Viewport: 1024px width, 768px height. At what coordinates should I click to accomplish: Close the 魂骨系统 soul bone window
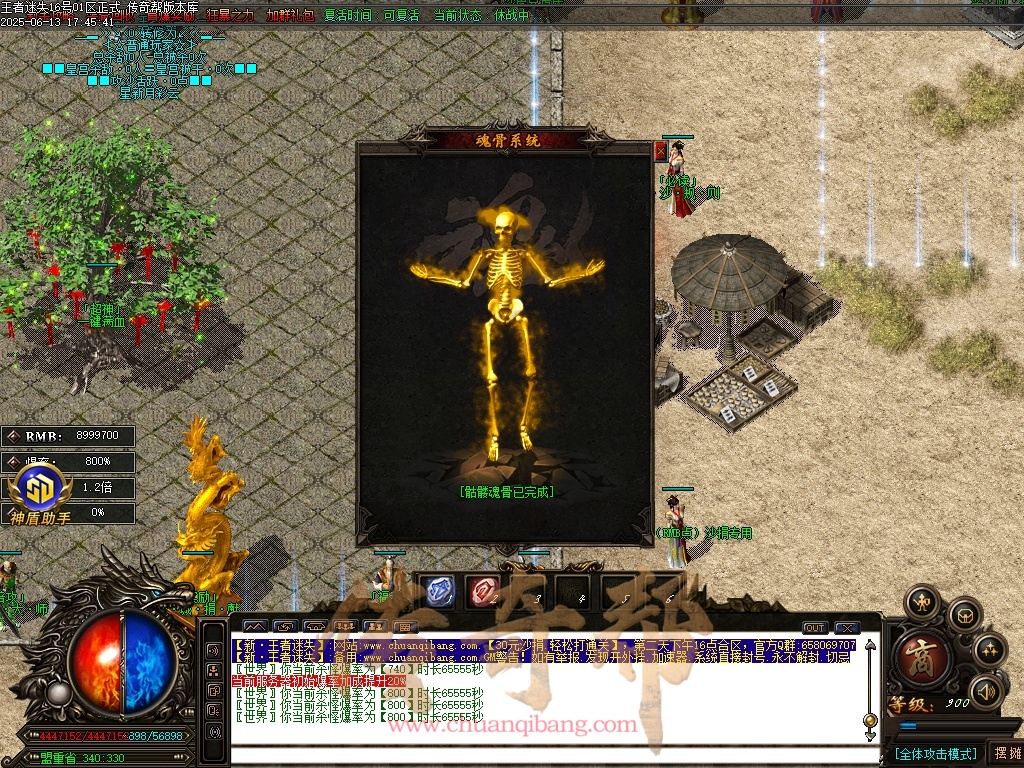coord(660,151)
